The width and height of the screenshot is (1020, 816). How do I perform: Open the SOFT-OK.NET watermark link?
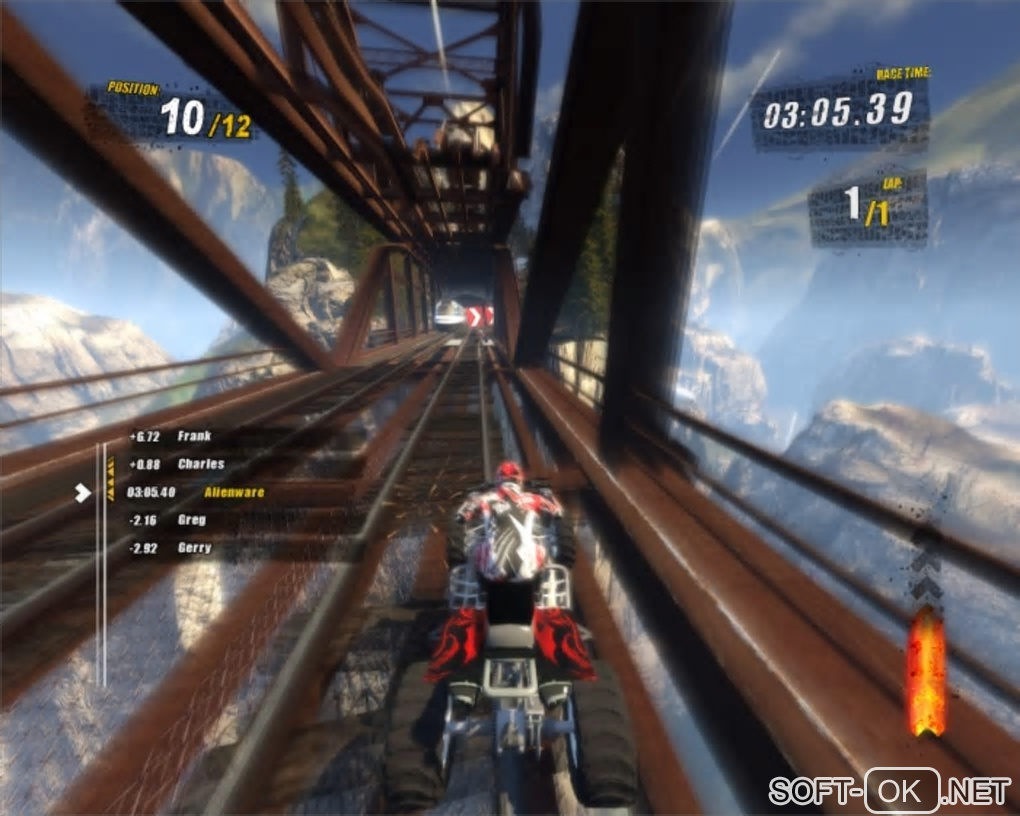[889, 791]
